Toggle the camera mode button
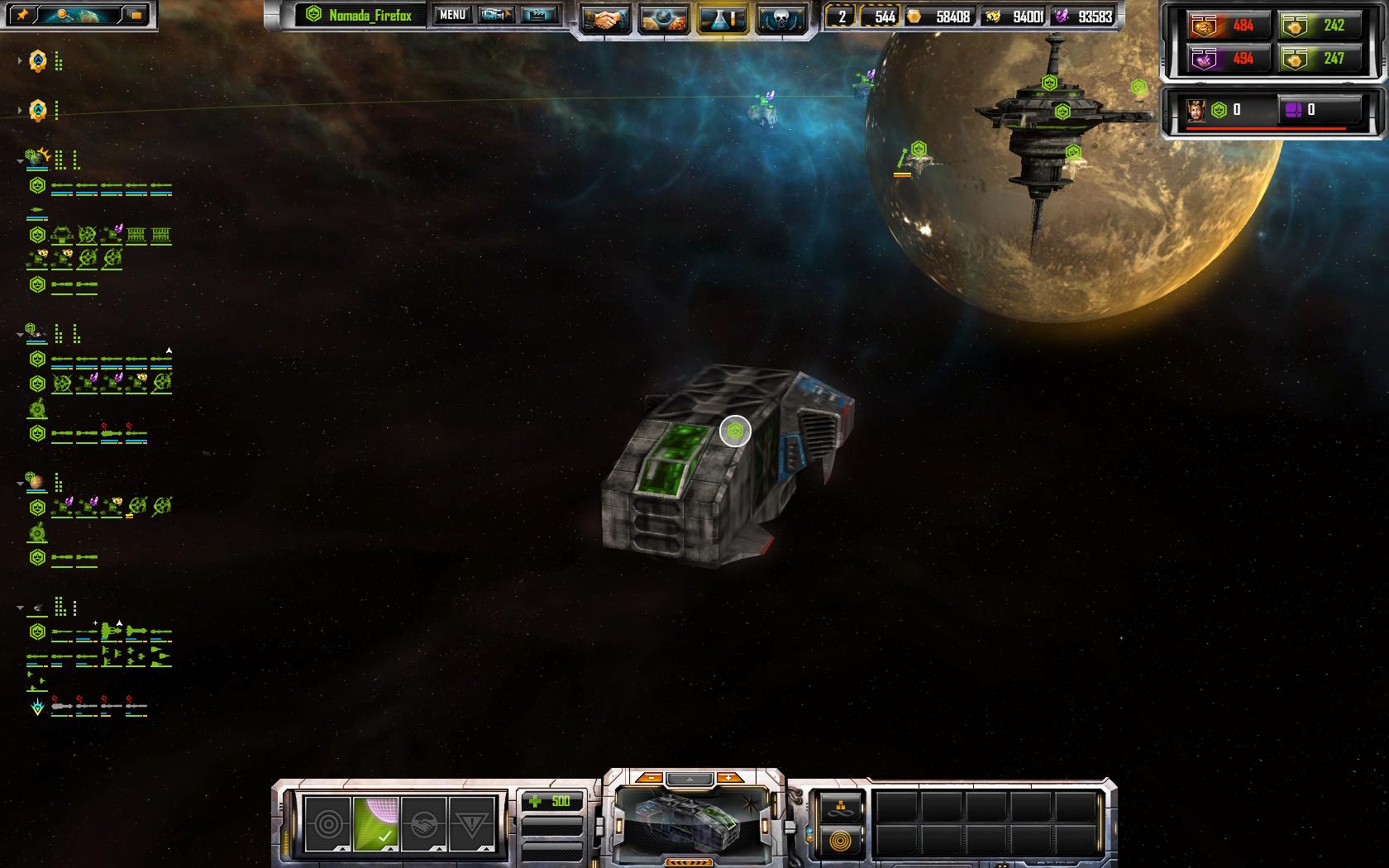 click(x=496, y=16)
